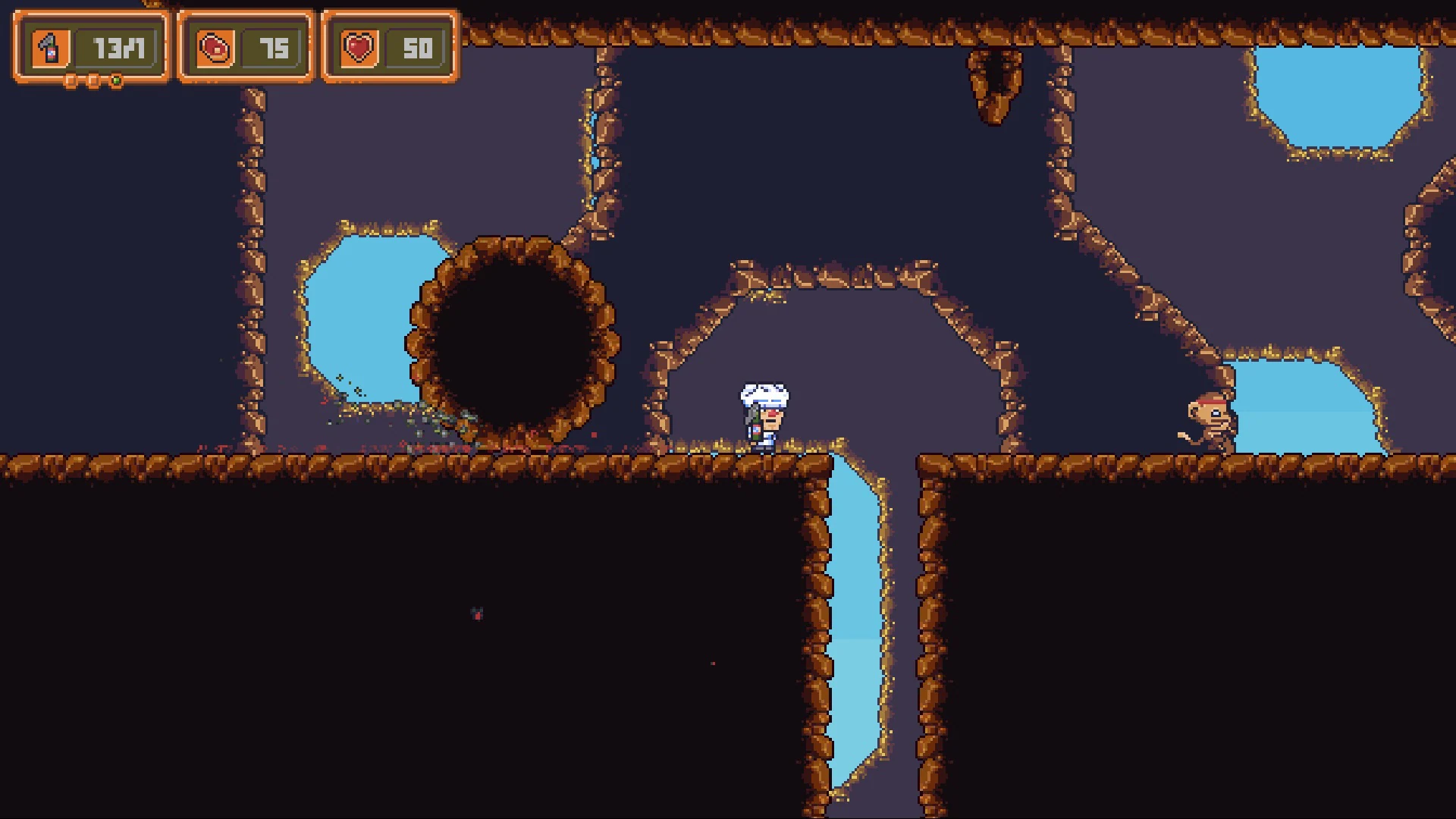Screen dimensions: 1456x819
Task: Click the meat food icon in the HUD
Action: click(x=216, y=47)
